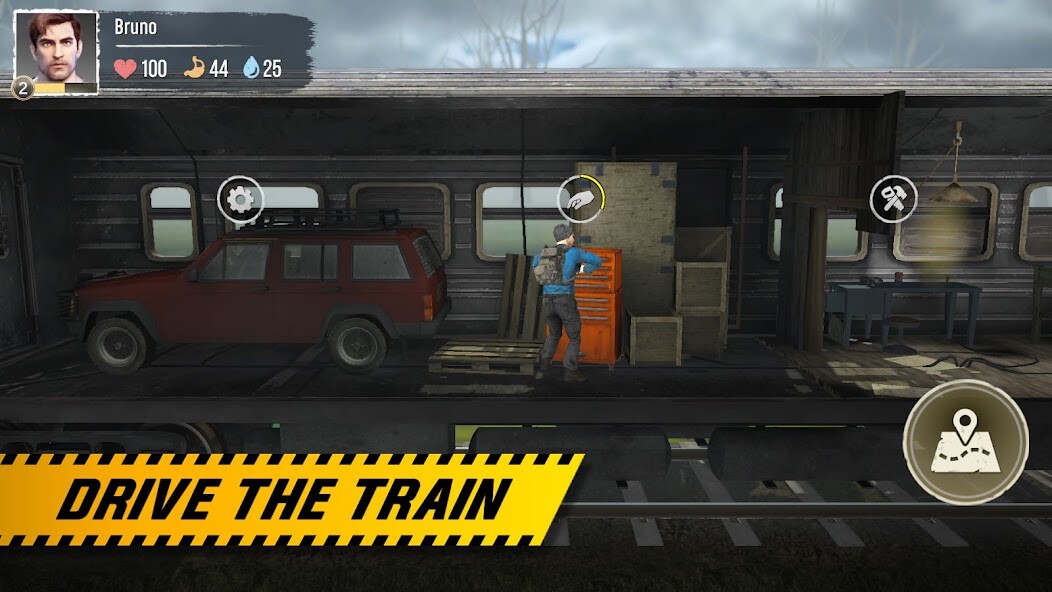Viewport: 1052px width, 592px height.
Task: Open the hammer and wrench crafting icon
Action: (893, 199)
